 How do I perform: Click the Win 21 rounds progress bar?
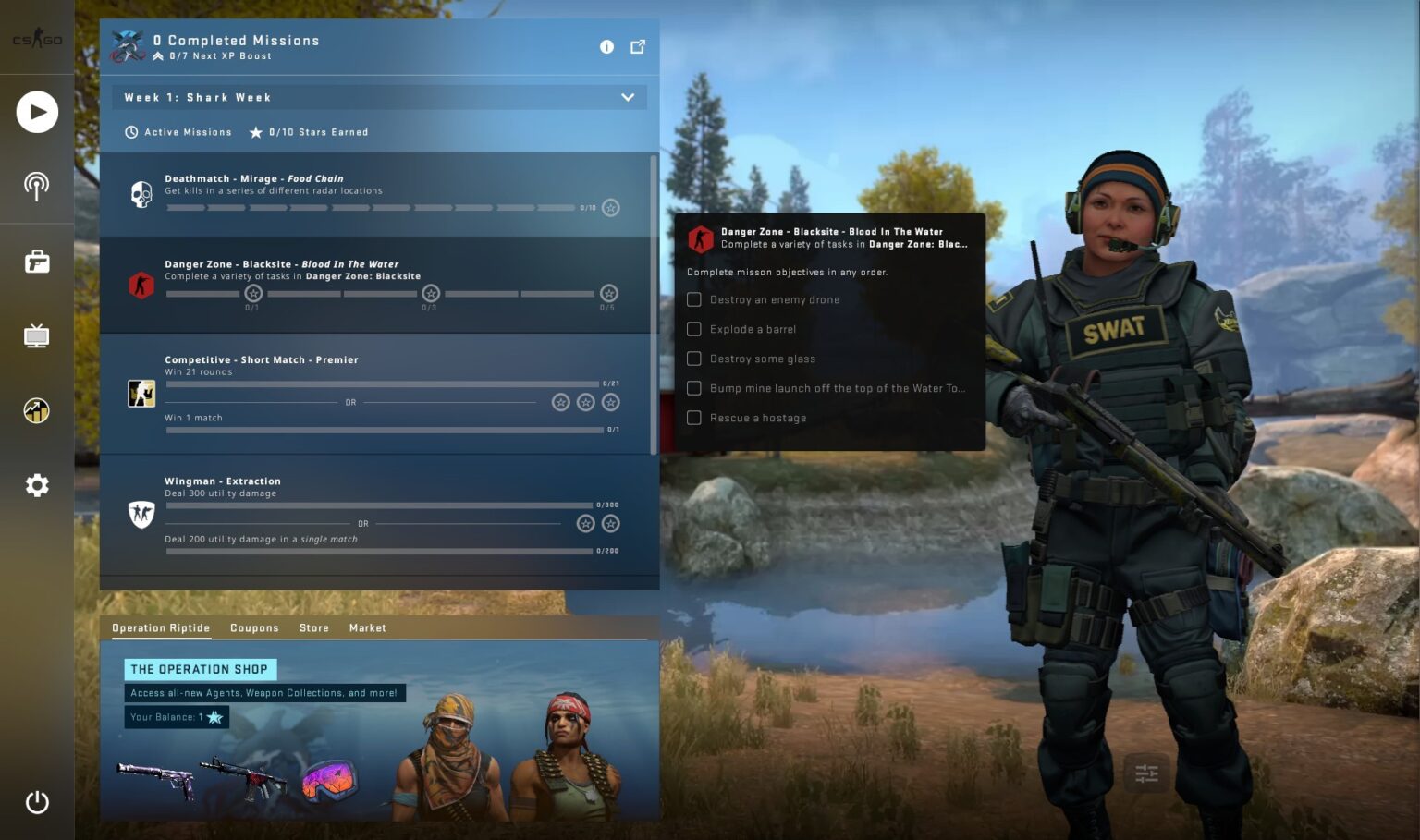click(x=379, y=384)
